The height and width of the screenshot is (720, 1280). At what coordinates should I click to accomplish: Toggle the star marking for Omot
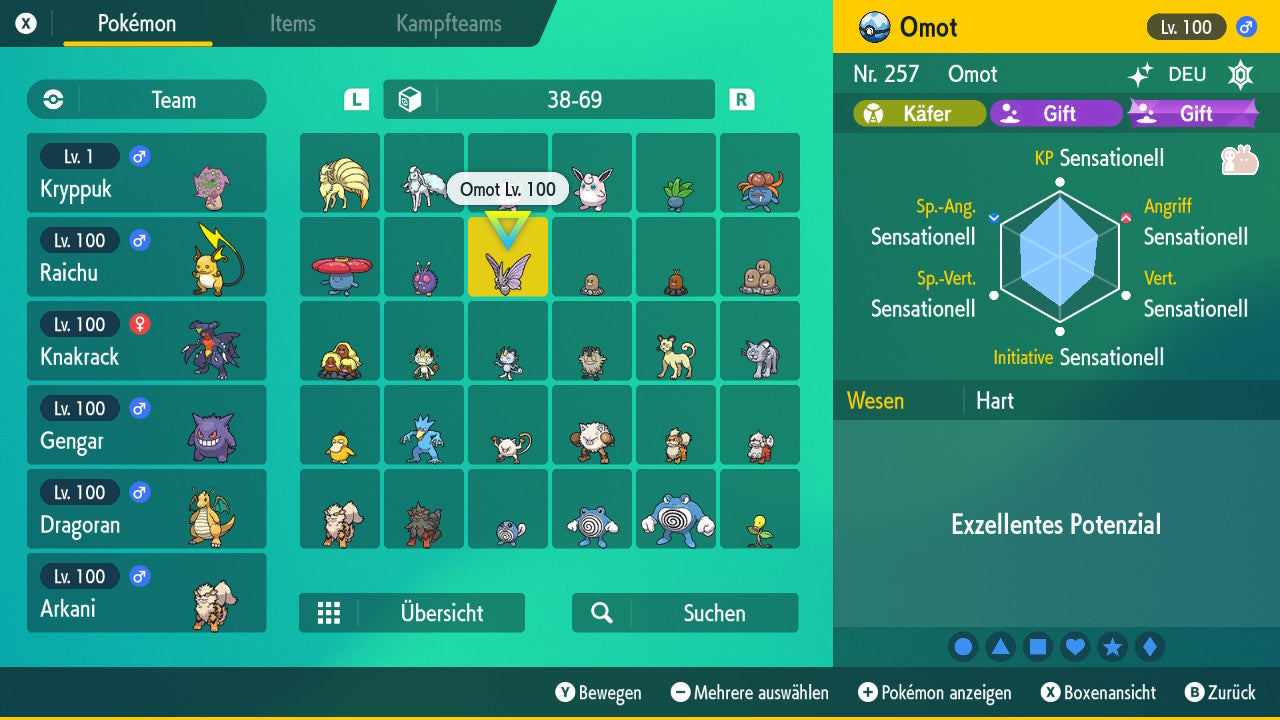tap(1113, 646)
